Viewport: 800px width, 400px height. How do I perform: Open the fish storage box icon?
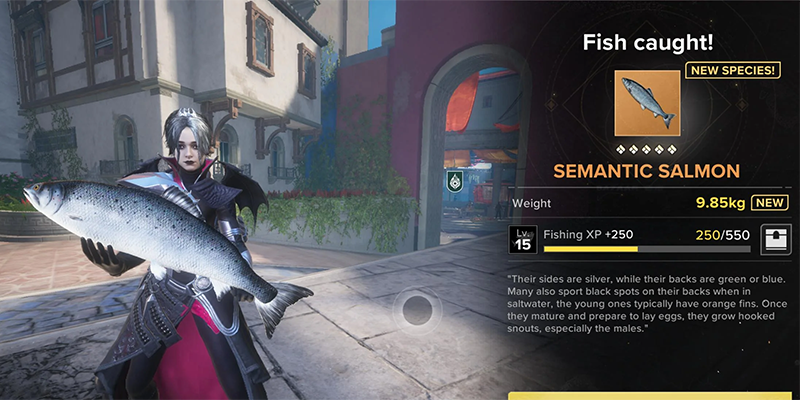tap(774, 241)
